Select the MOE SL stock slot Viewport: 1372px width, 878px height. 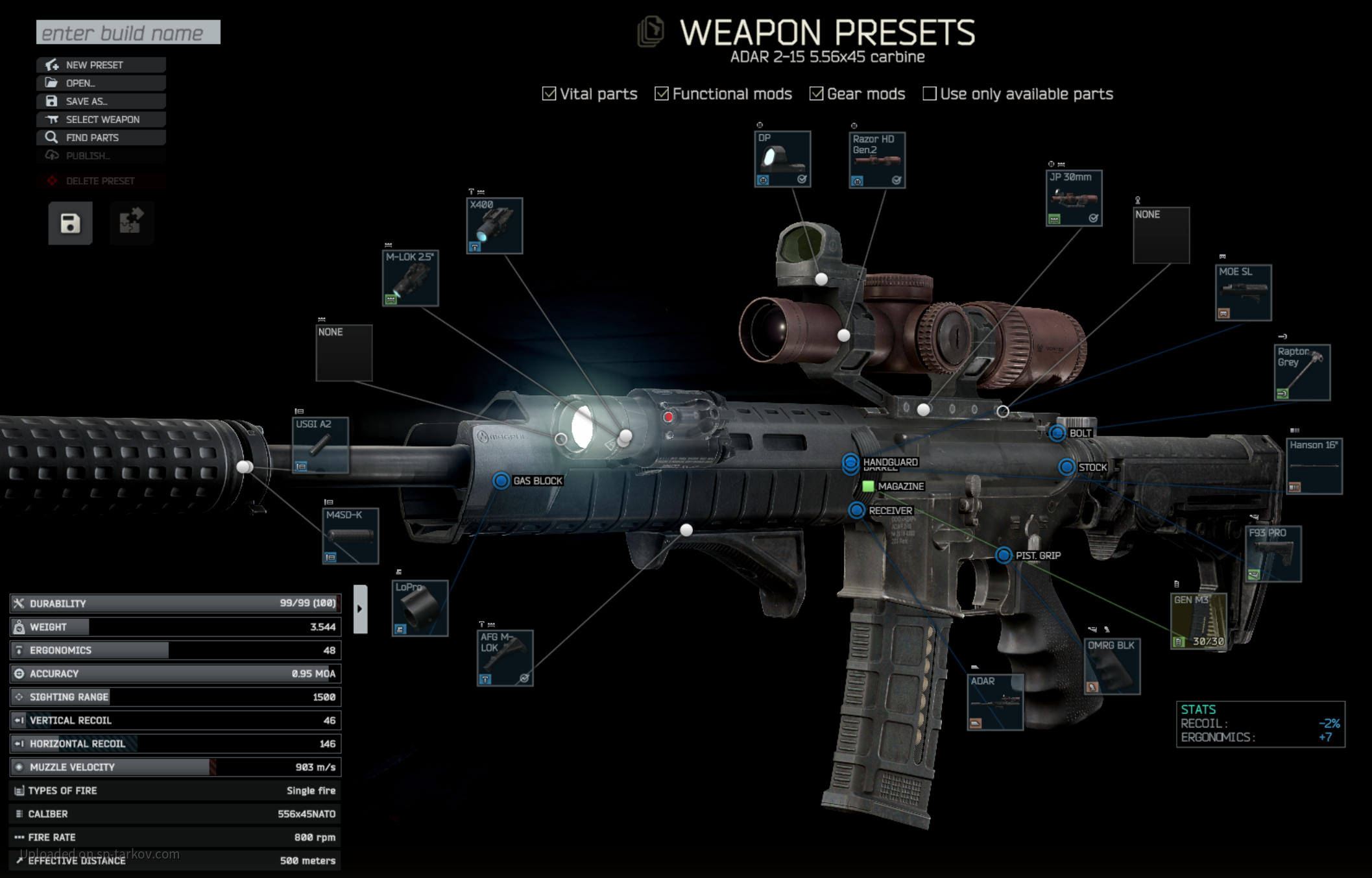tap(1243, 293)
